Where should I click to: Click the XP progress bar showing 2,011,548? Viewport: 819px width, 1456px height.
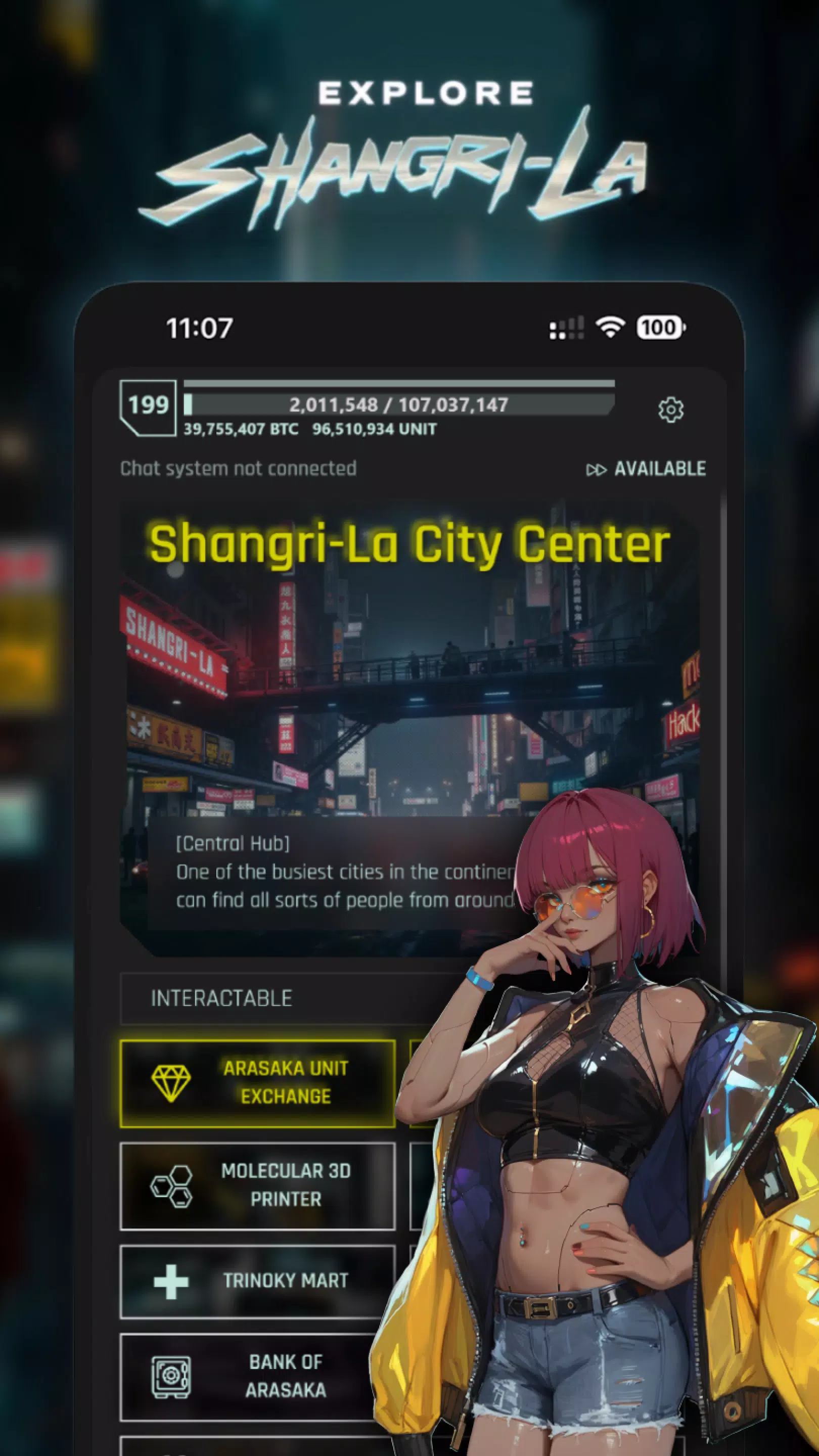[x=399, y=404]
